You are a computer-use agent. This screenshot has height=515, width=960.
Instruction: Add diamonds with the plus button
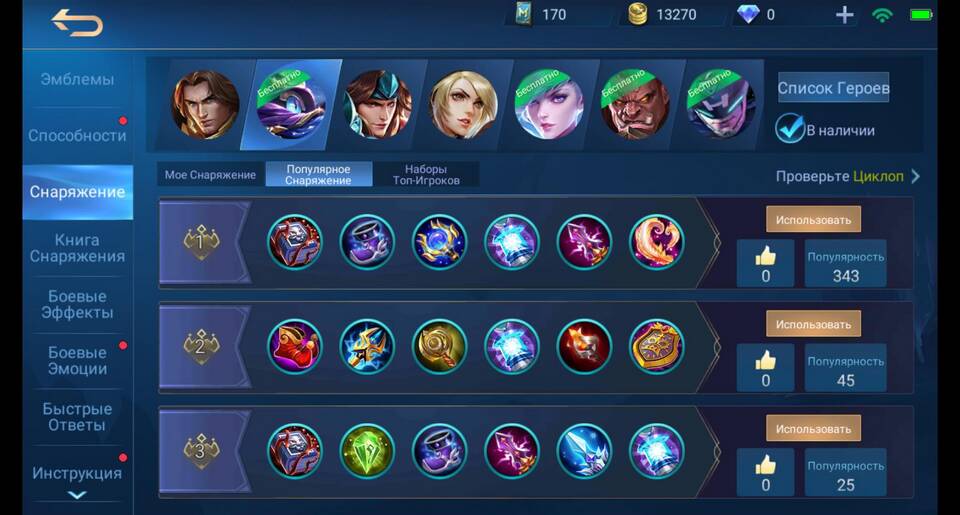click(845, 15)
